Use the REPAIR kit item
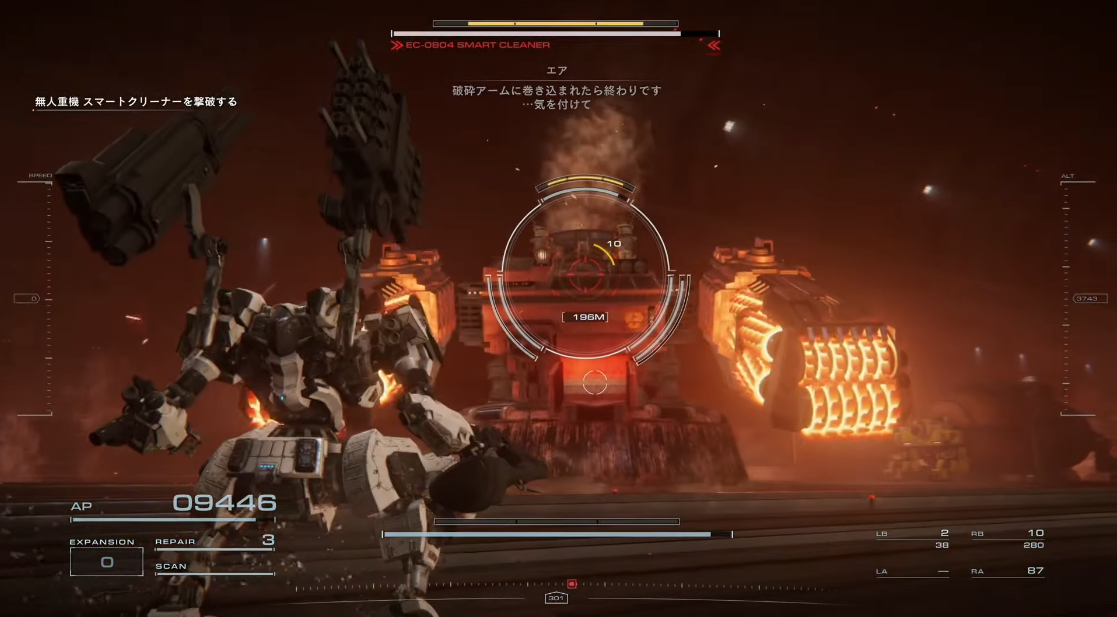Screen dimensions: 1117x617 point(214,541)
